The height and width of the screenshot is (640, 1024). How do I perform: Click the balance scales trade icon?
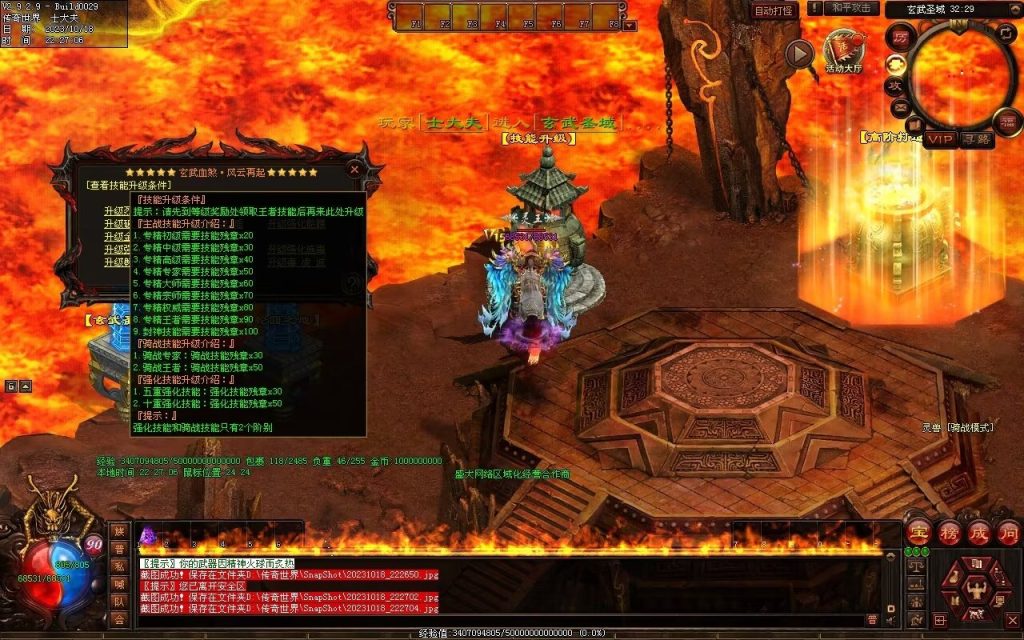(916, 566)
